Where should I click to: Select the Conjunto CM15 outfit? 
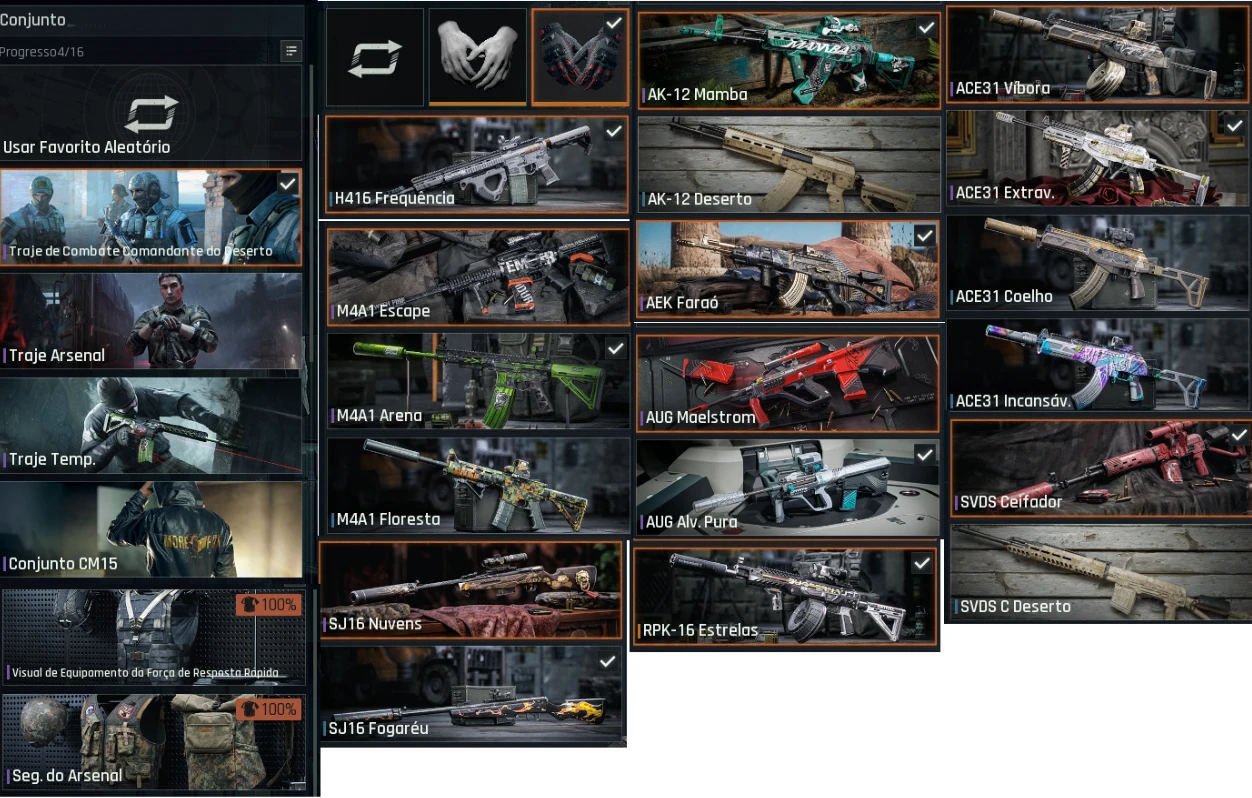coord(151,529)
